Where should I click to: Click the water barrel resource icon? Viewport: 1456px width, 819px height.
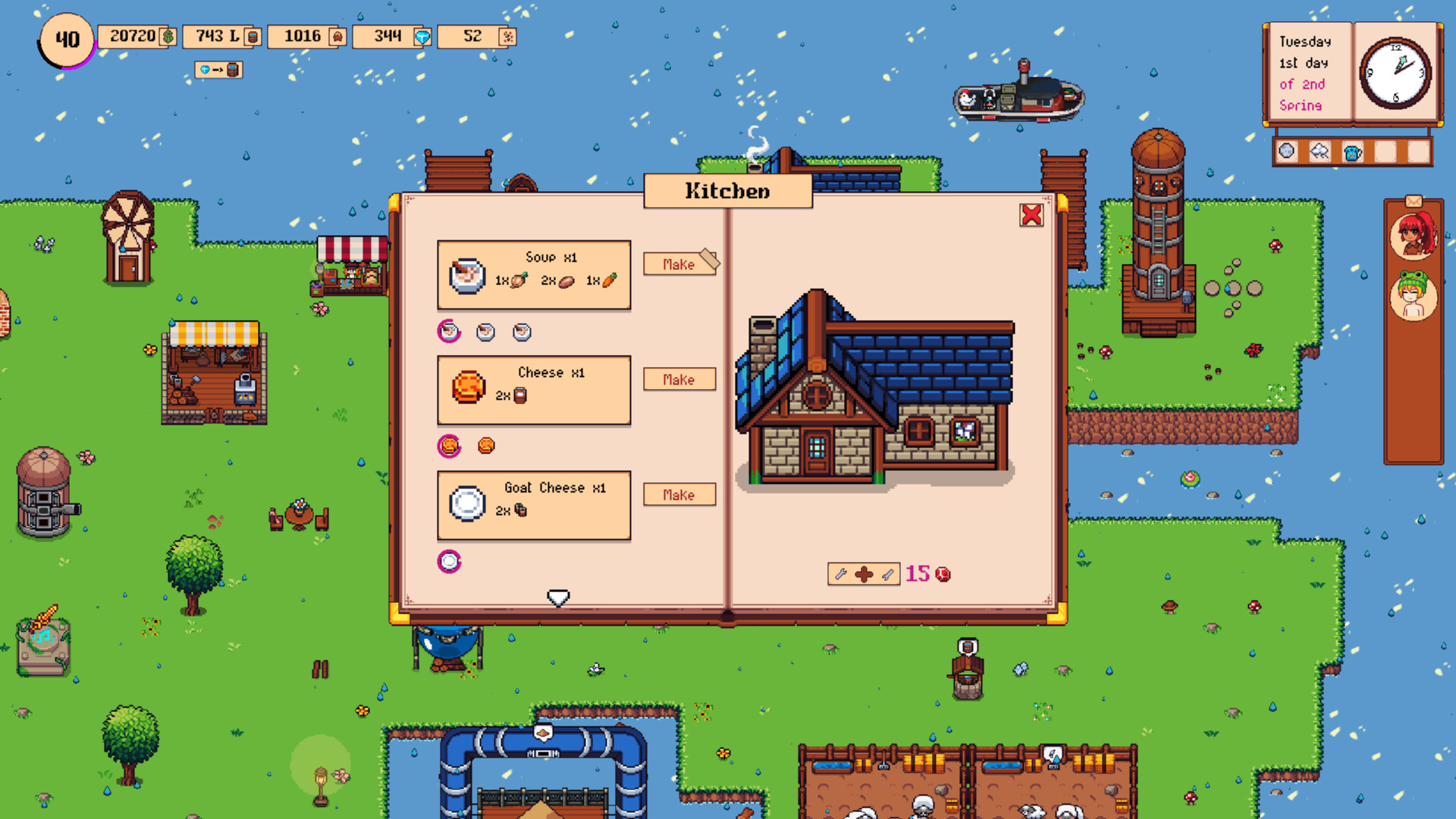(x=253, y=36)
